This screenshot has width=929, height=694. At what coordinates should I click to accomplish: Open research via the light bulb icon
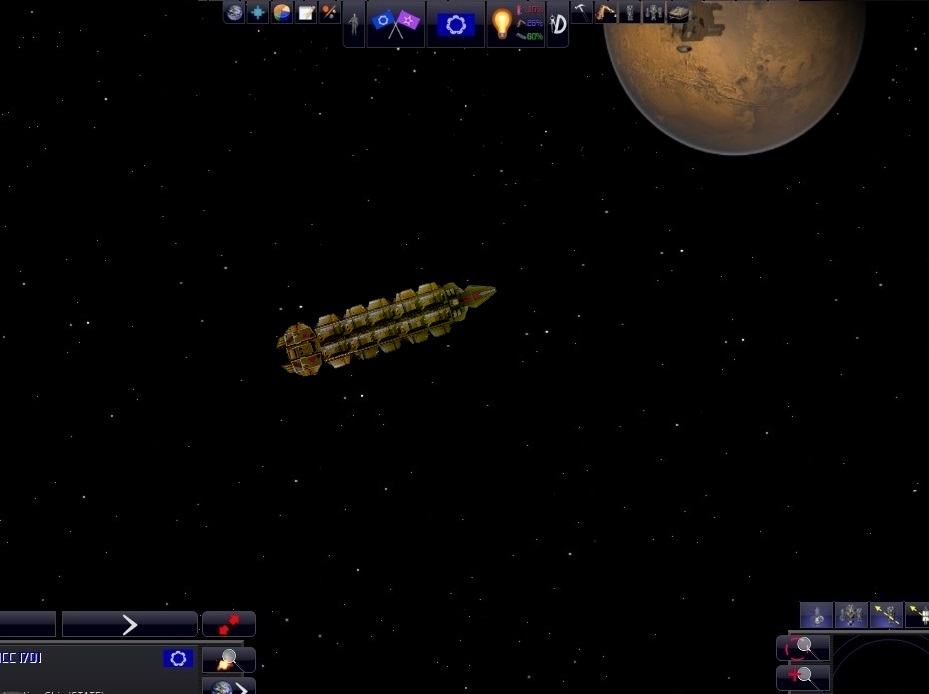pyautogui.click(x=502, y=24)
